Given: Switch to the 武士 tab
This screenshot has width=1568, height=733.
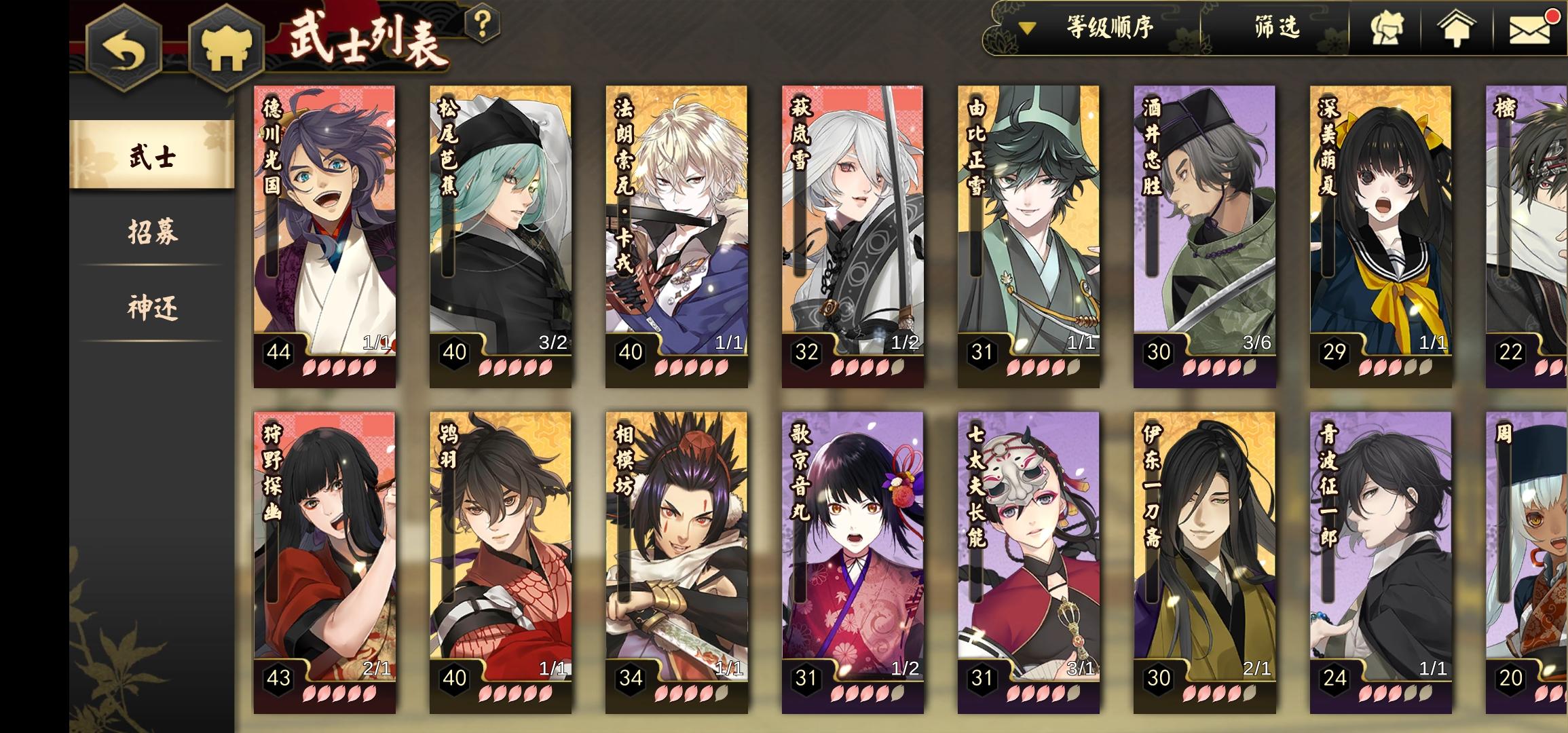Looking at the screenshot, I should point(151,157).
